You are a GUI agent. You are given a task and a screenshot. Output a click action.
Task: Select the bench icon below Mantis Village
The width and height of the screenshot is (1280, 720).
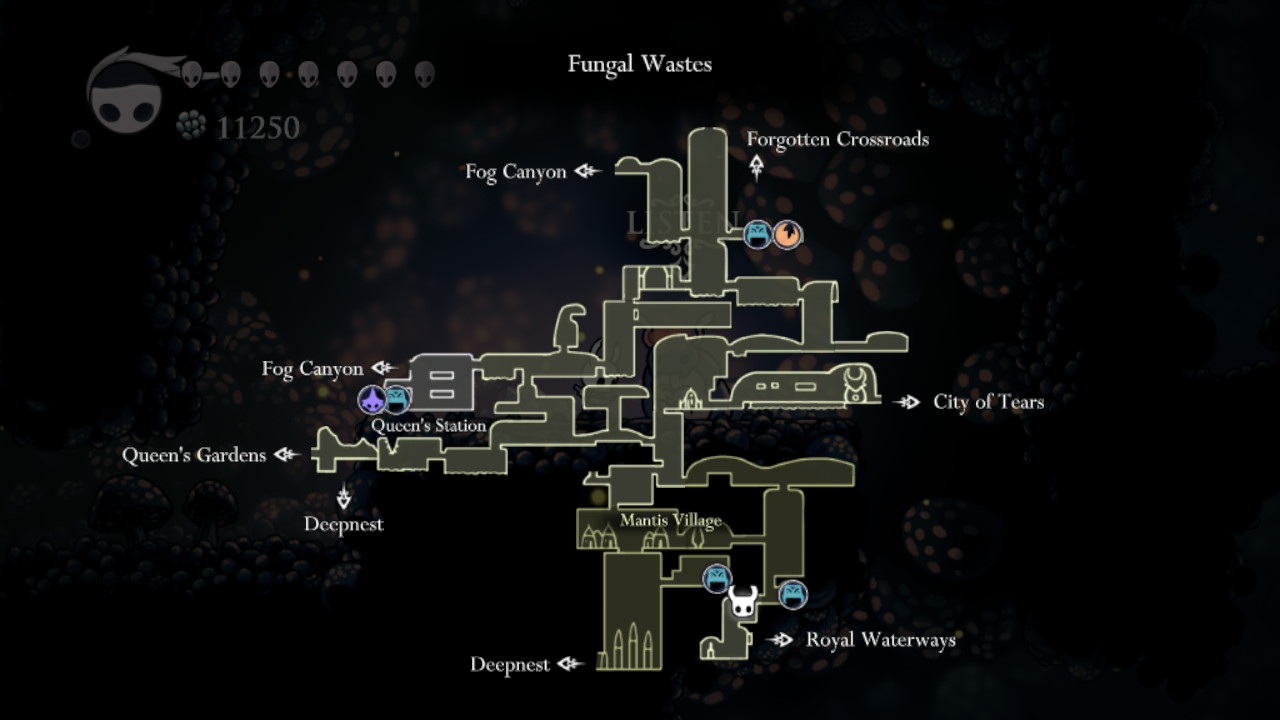(x=716, y=577)
